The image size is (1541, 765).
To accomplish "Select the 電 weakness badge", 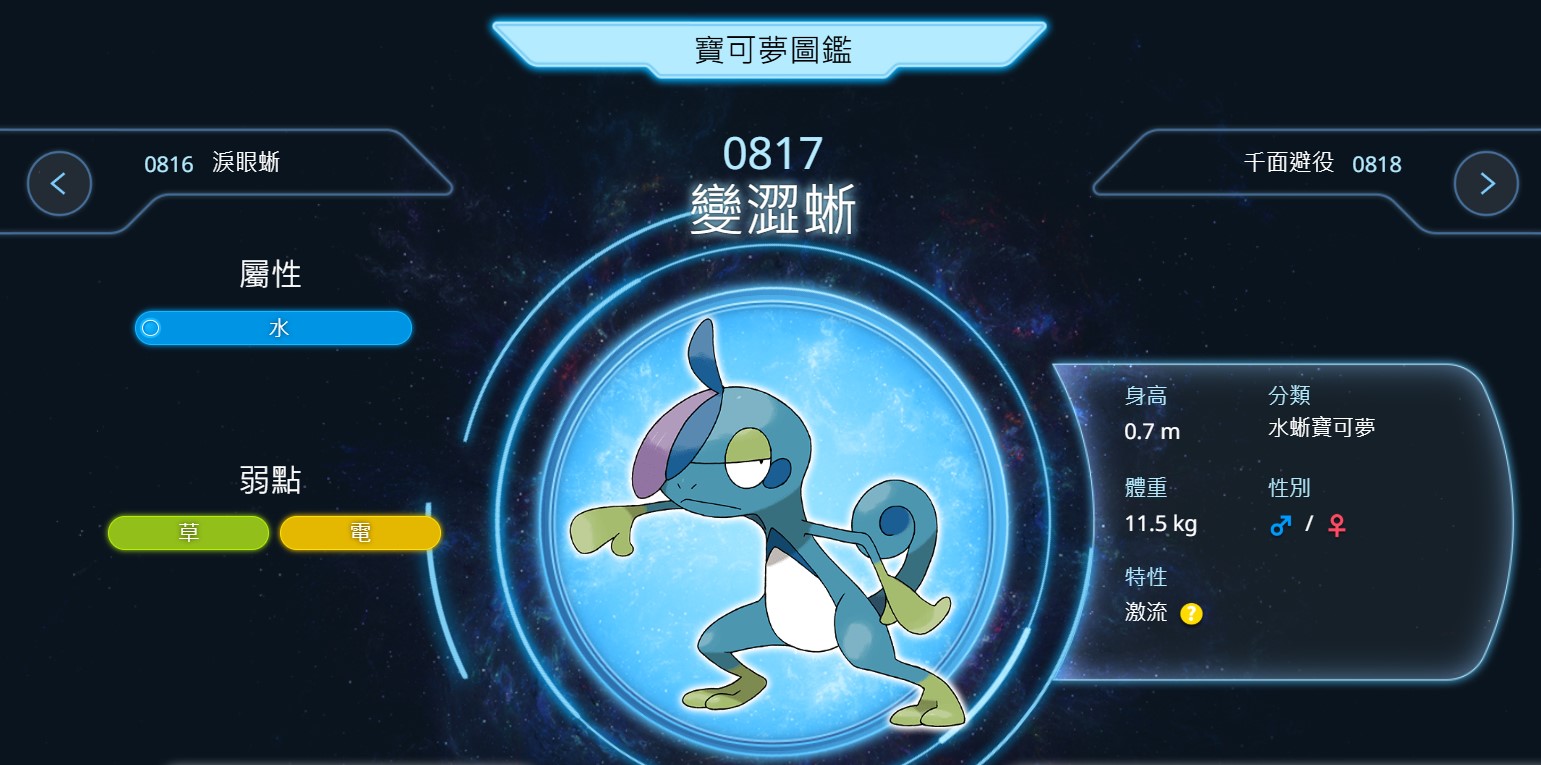I will (360, 533).
